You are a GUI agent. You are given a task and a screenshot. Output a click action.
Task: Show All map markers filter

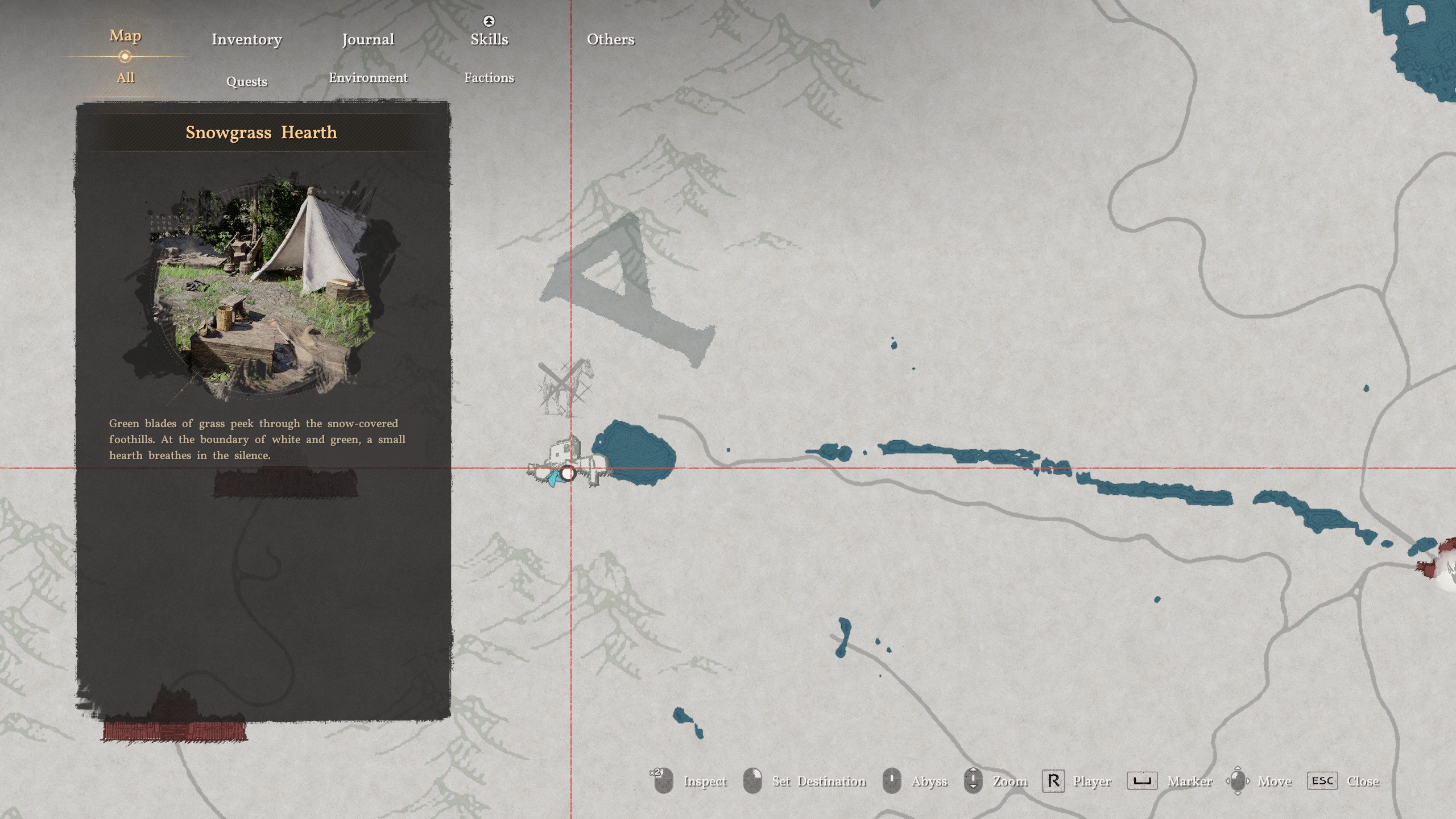click(x=125, y=78)
